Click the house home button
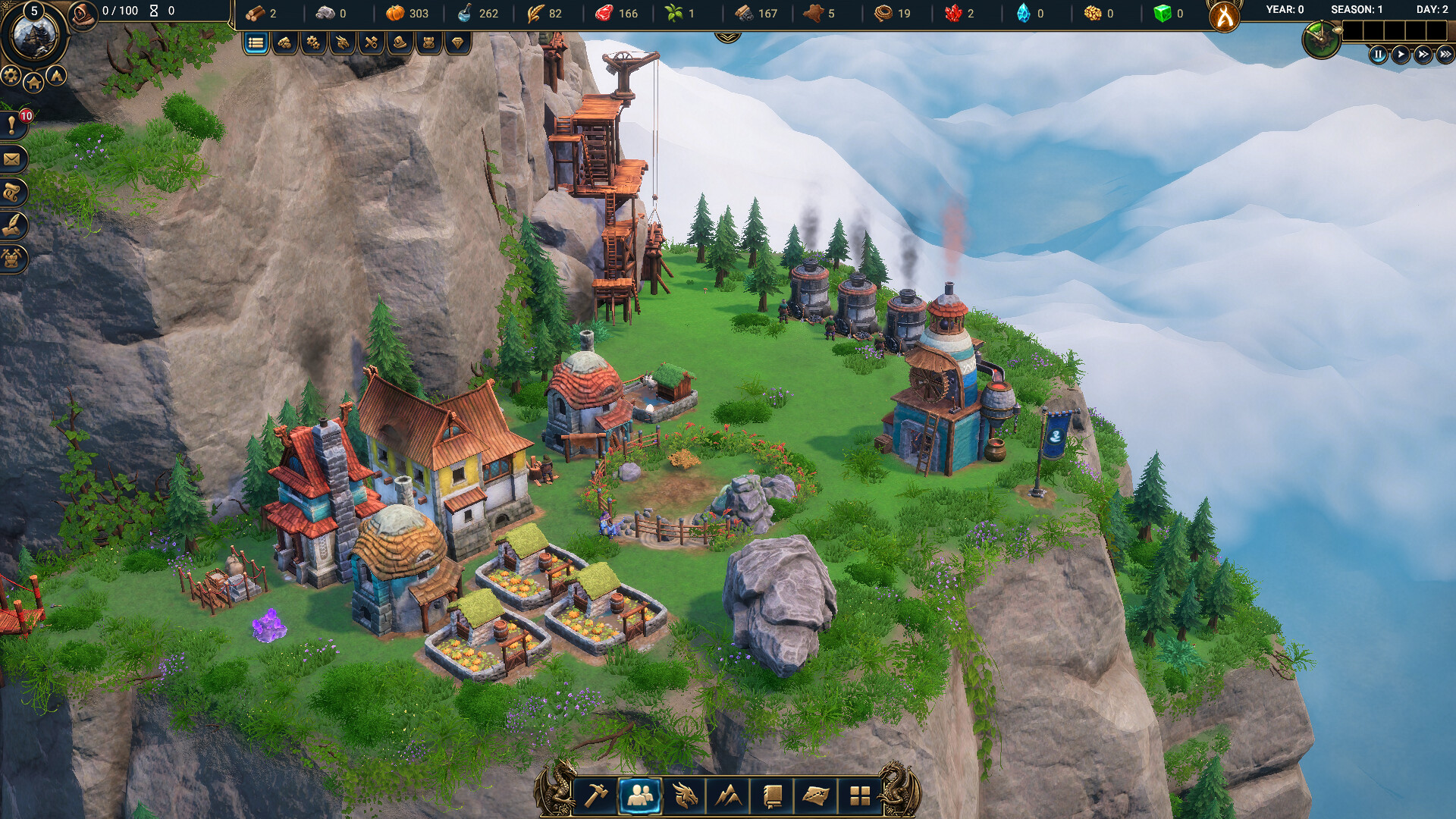This screenshot has width=1456, height=819. pyautogui.click(x=33, y=83)
